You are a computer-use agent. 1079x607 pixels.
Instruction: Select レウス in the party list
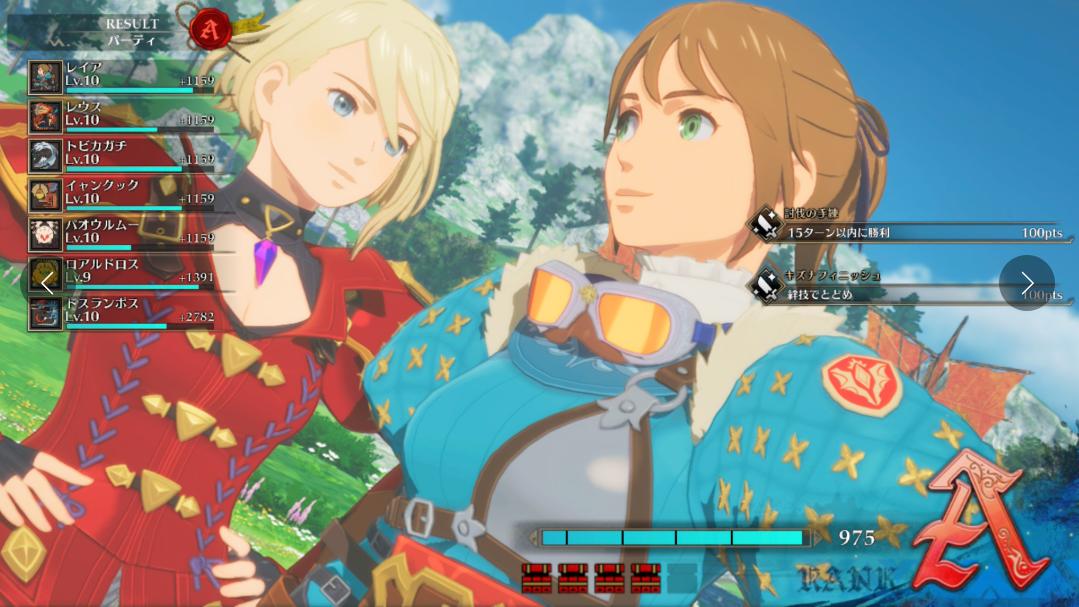[x=120, y=115]
